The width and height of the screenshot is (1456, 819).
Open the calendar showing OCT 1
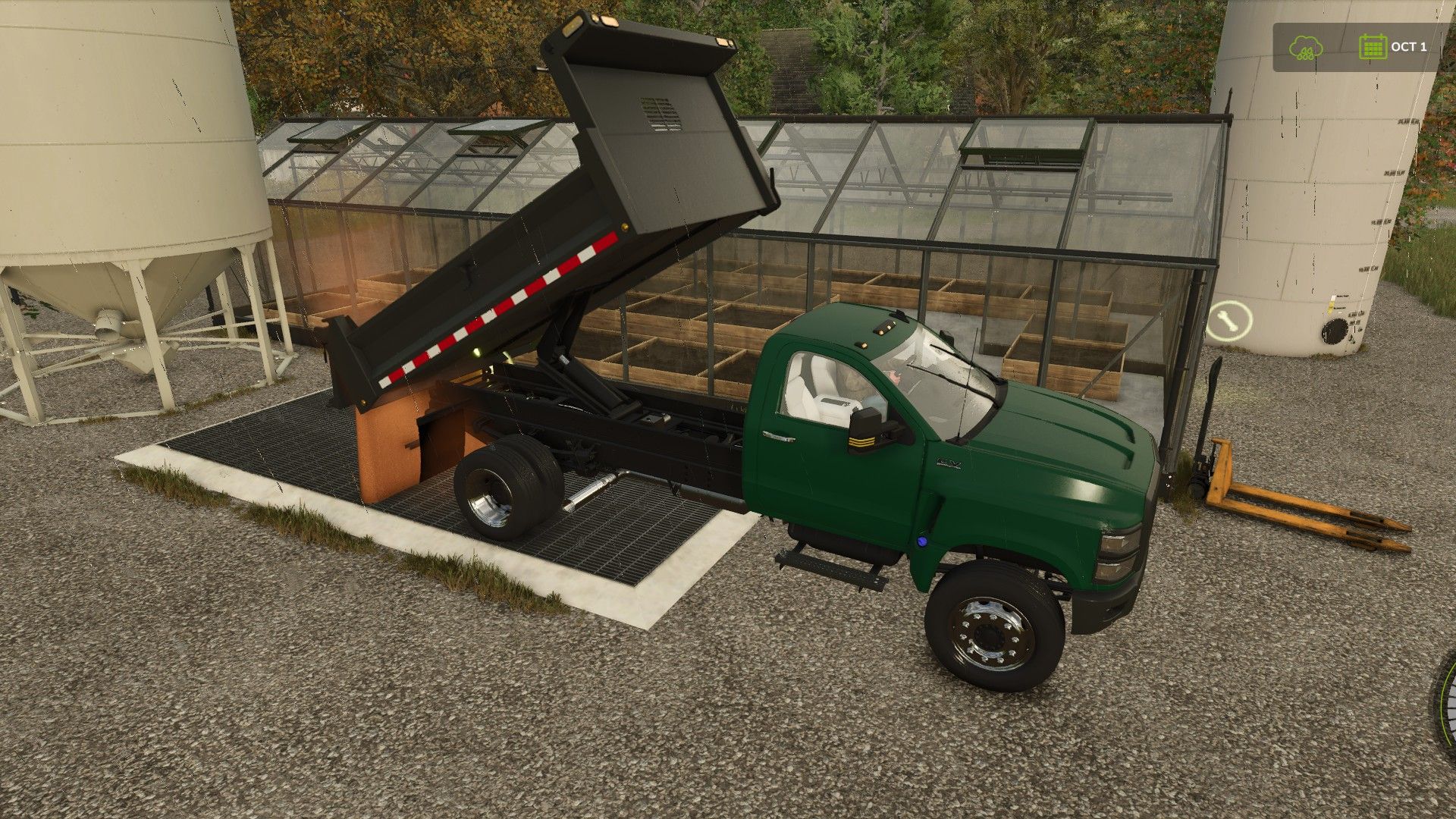pos(1372,47)
